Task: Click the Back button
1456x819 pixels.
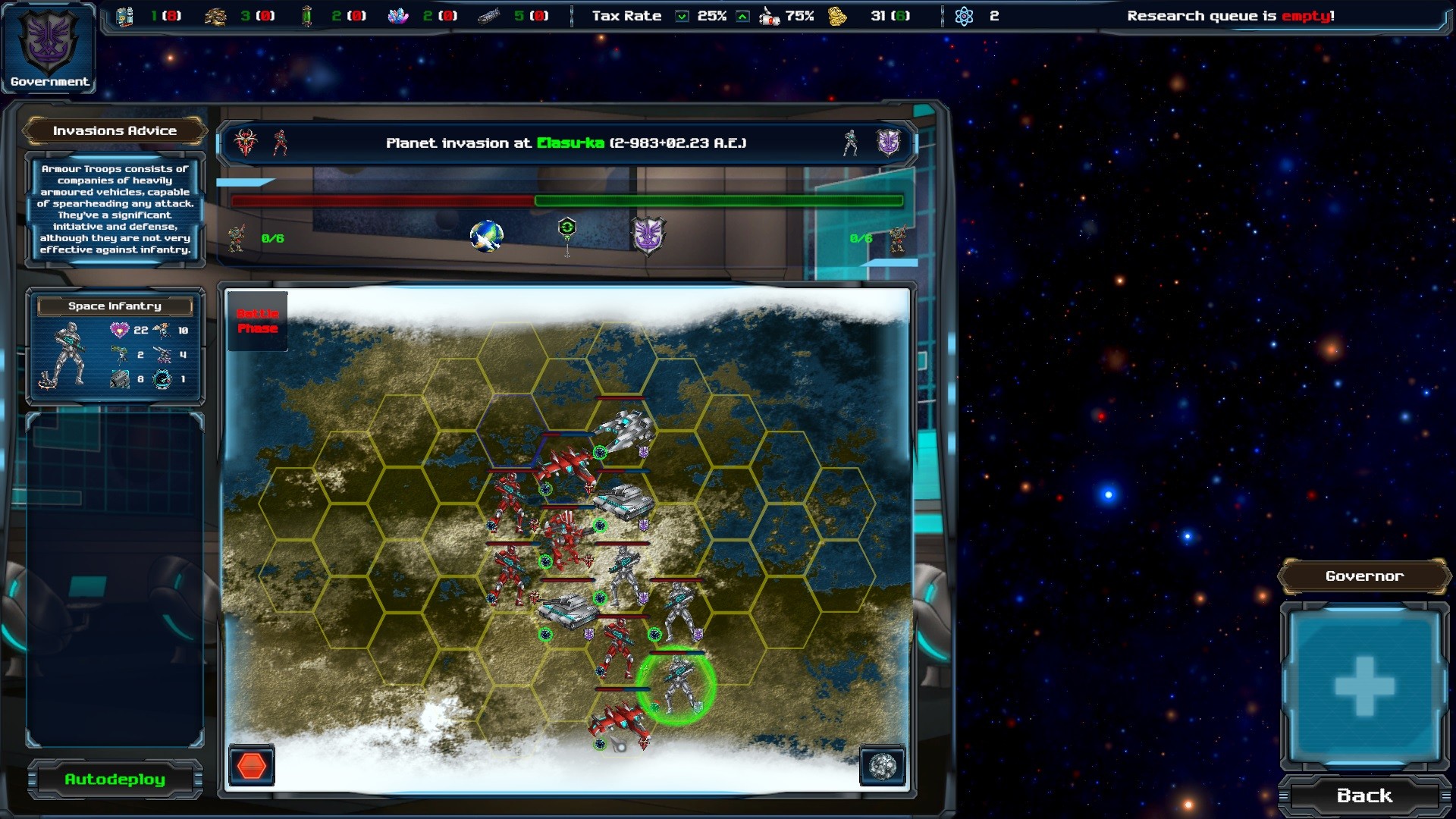Action: click(1363, 795)
